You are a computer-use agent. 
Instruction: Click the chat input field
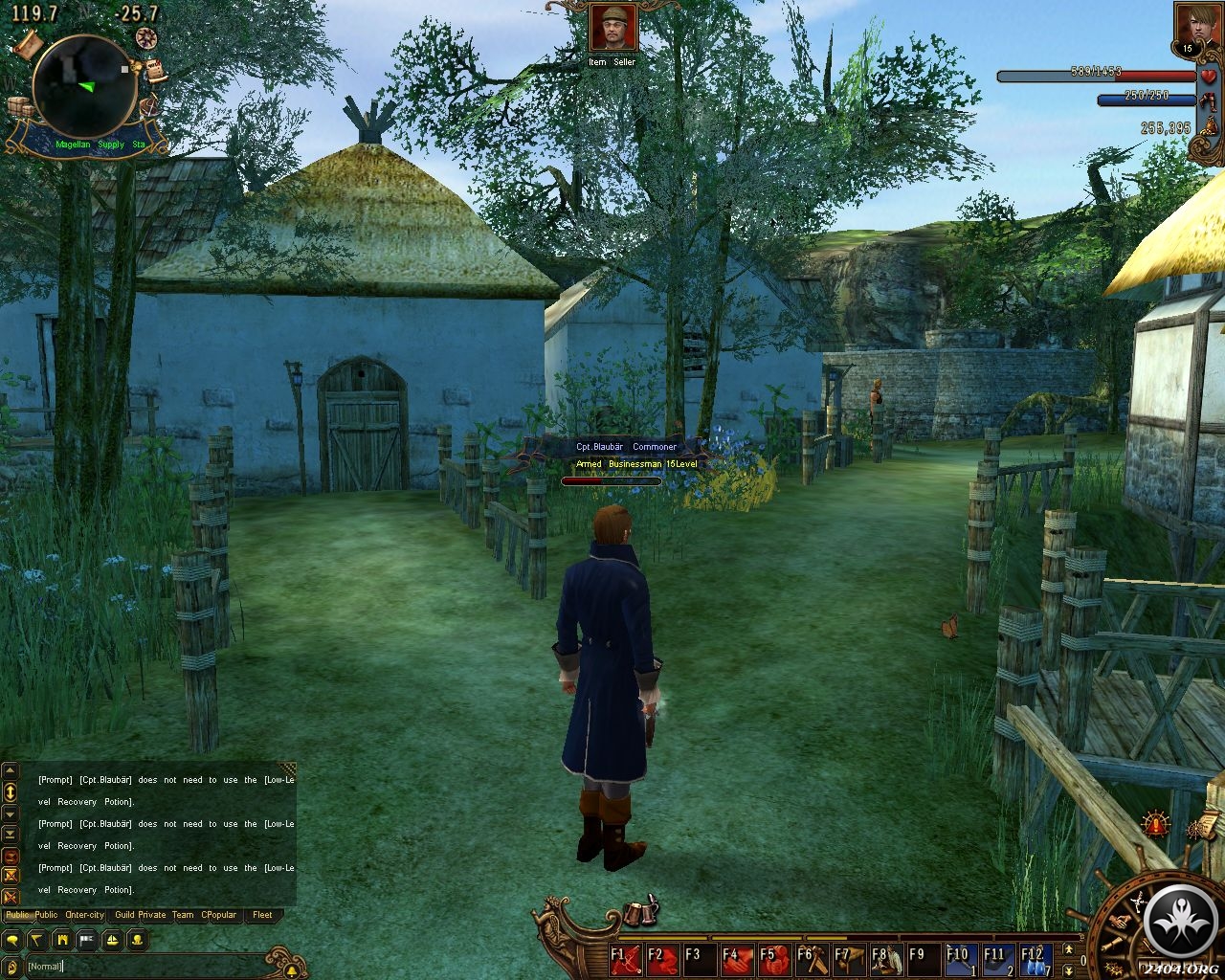point(144,966)
